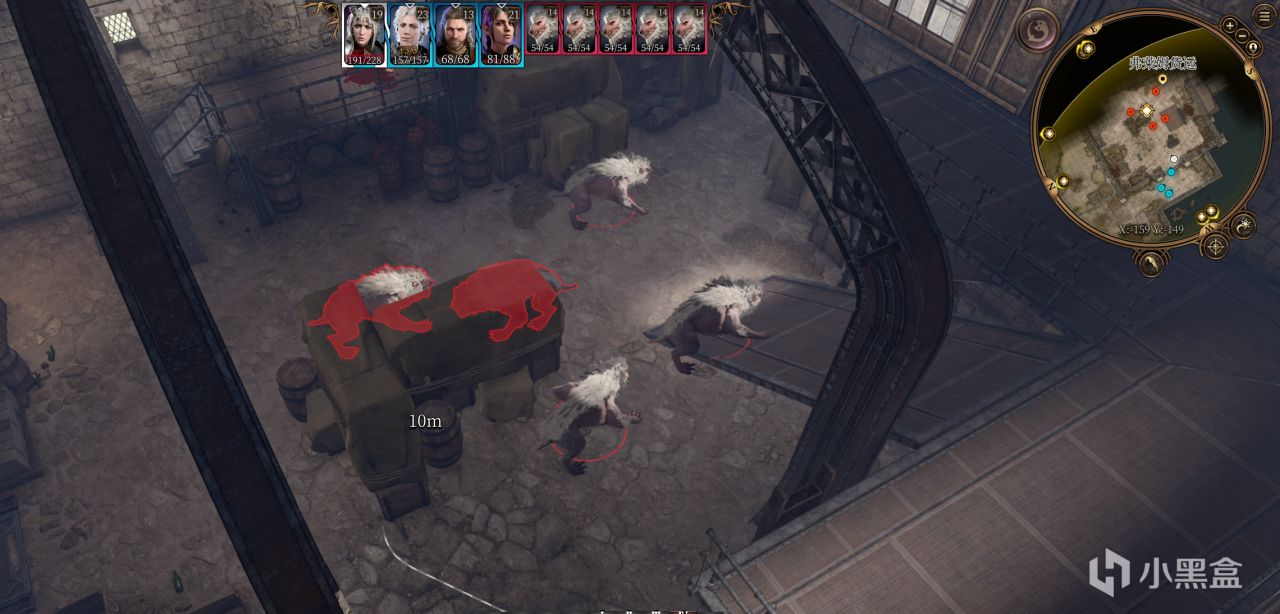Click the crosshair button below the minimap
1280x614 pixels.
(x=1215, y=245)
